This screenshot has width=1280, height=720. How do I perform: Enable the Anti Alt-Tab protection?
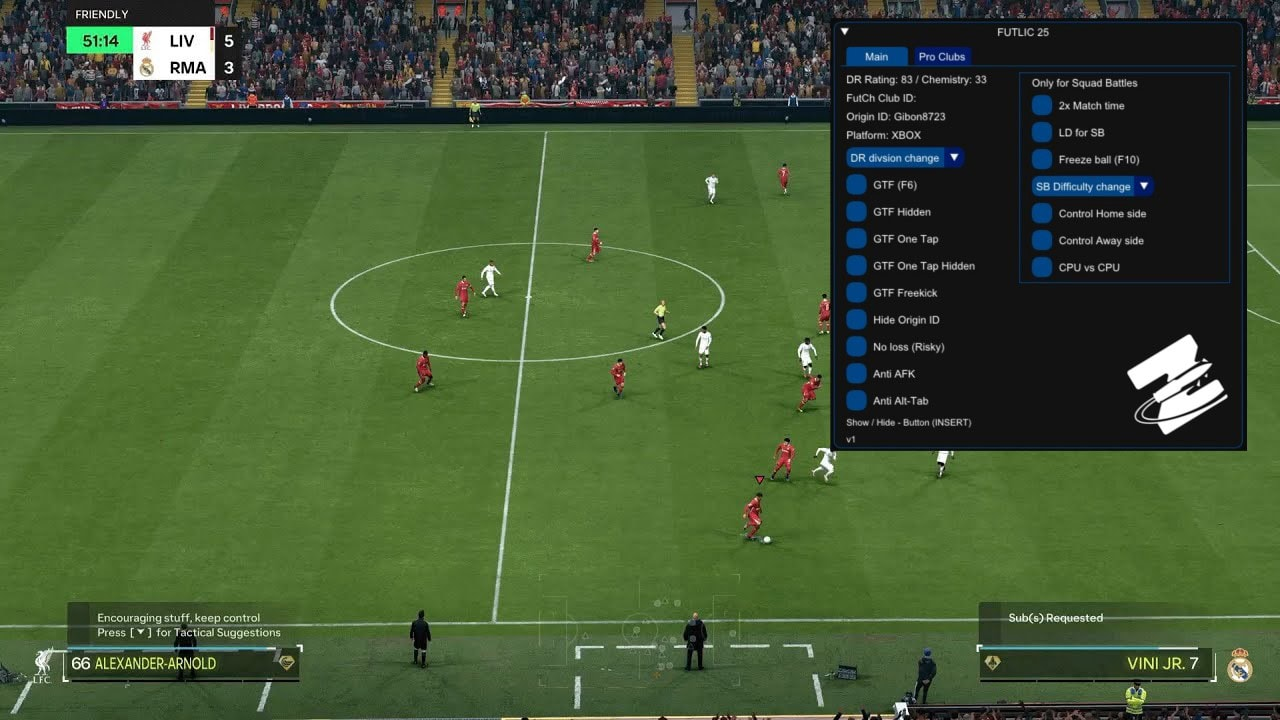pyautogui.click(x=857, y=401)
